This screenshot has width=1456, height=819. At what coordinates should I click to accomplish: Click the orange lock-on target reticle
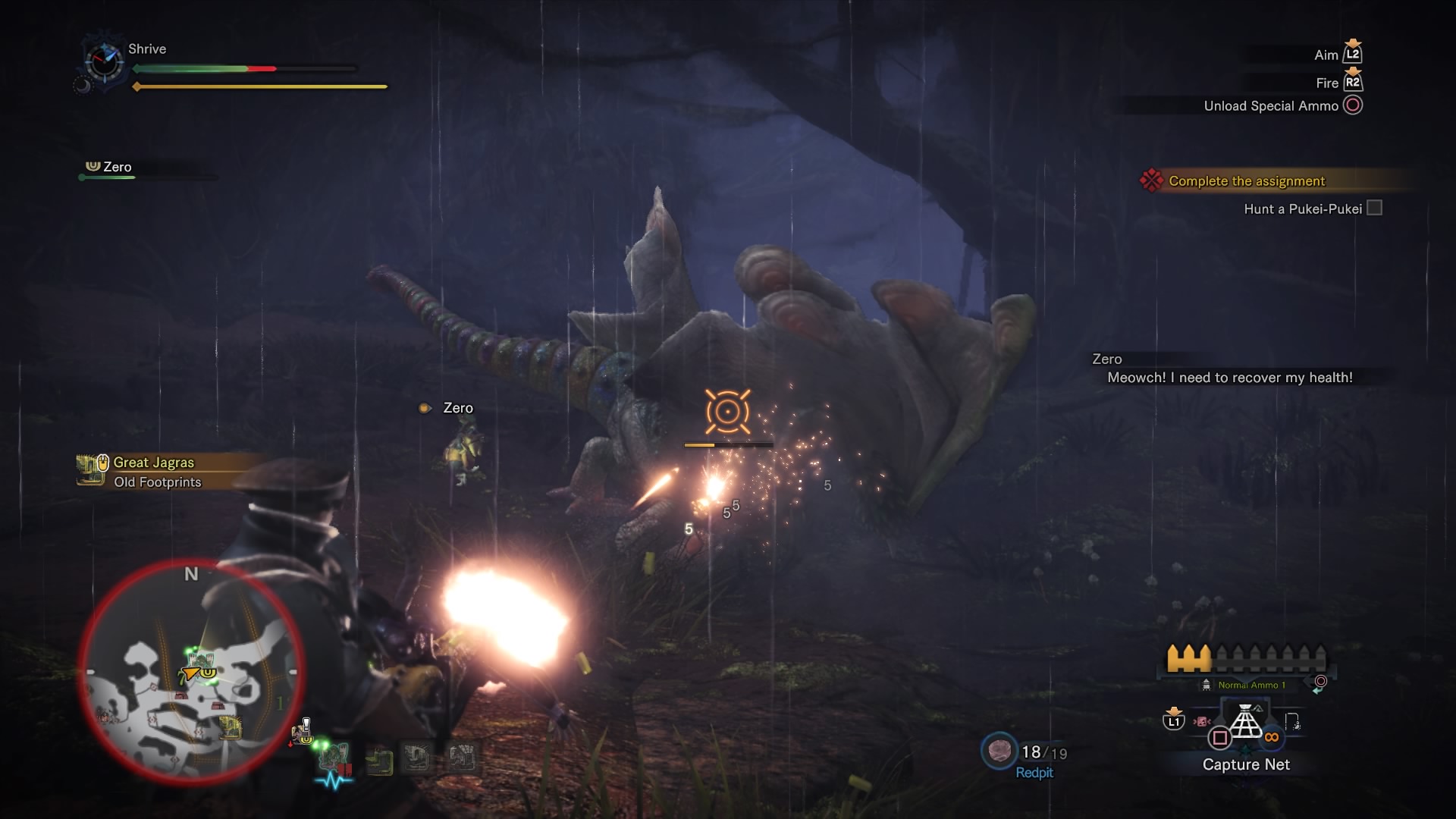coord(727,412)
